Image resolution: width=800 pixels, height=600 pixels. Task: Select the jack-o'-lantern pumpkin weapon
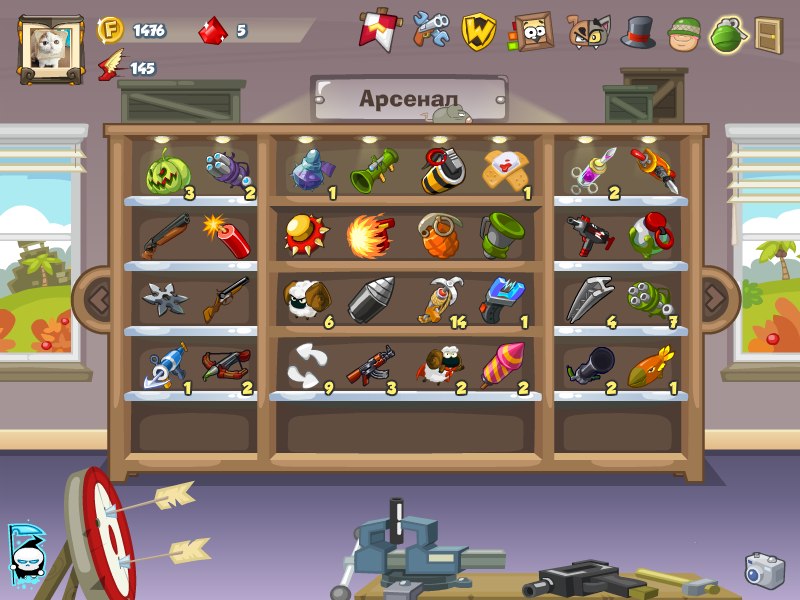click(x=166, y=171)
